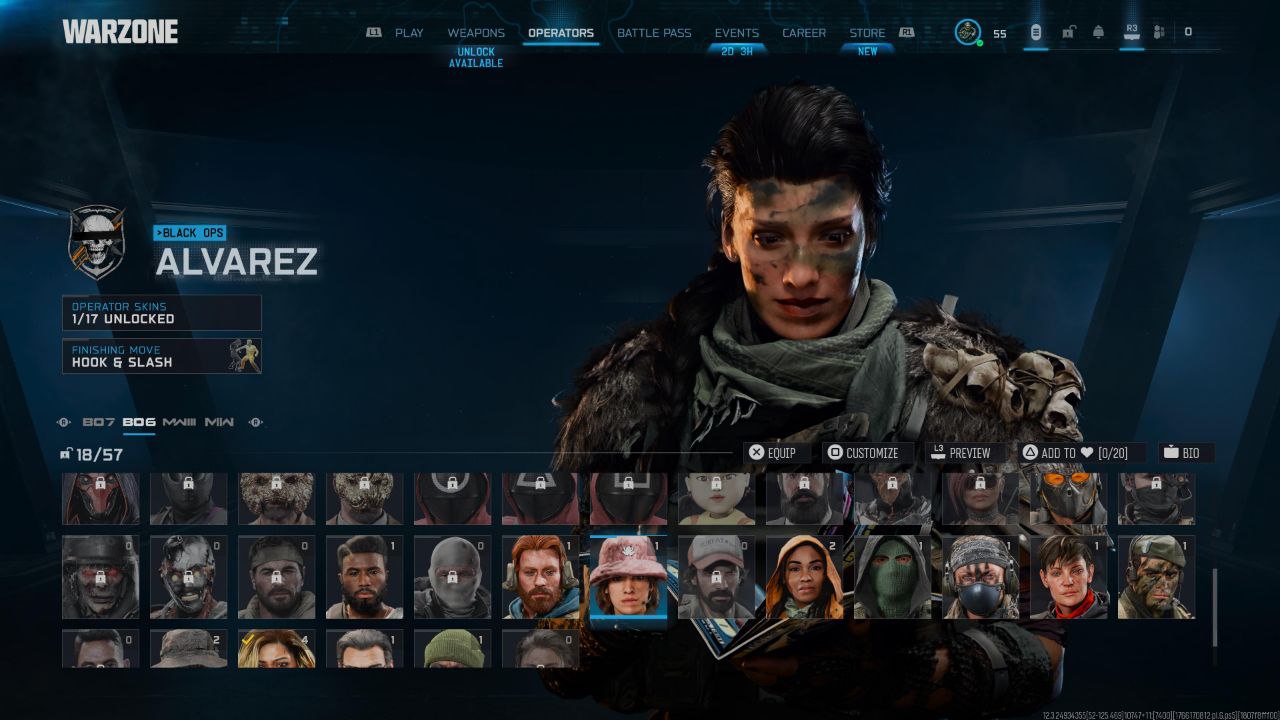
Task: Add operator to favorites
Action: 1073,453
